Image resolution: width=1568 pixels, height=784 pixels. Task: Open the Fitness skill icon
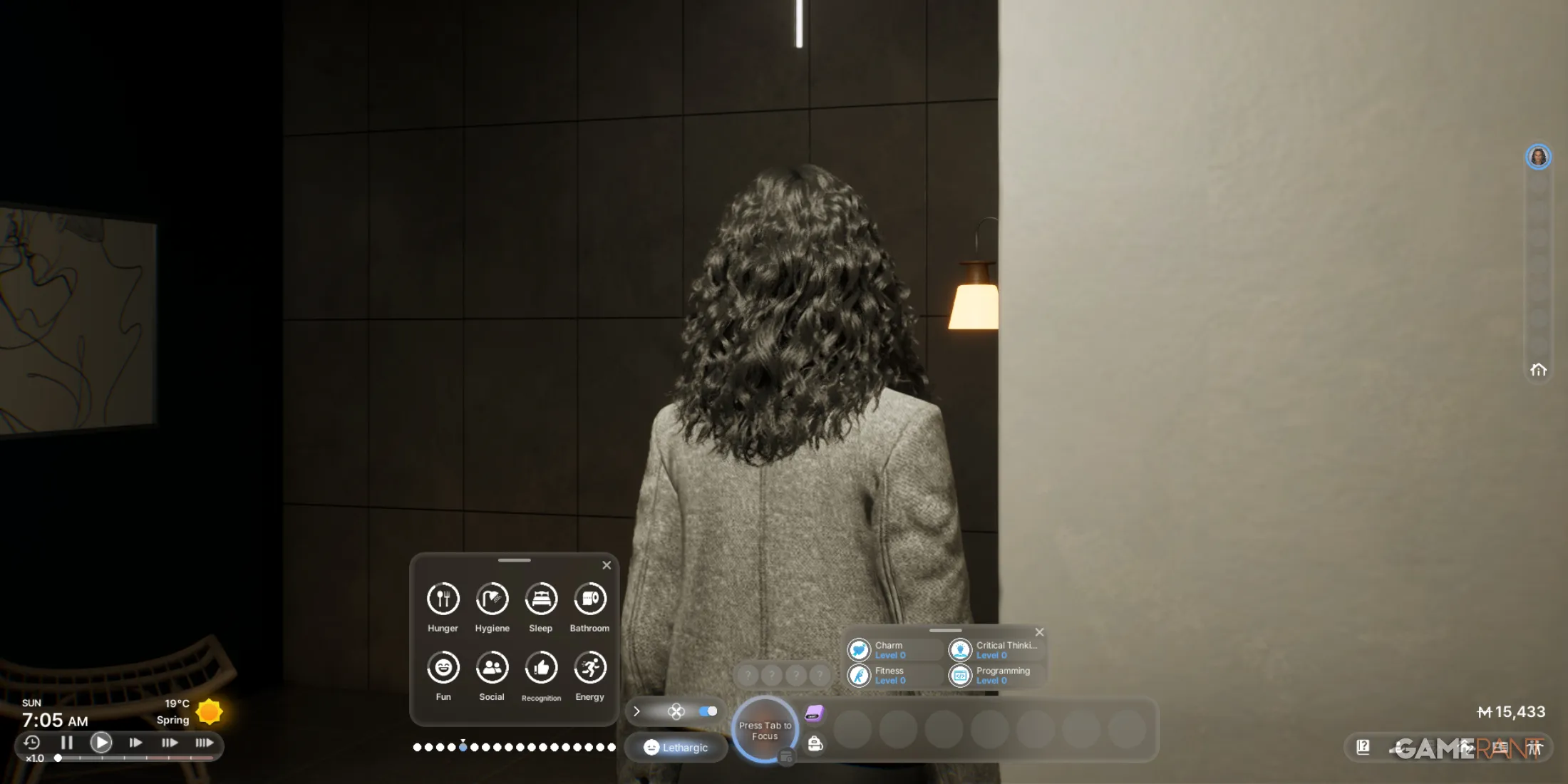click(x=861, y=675)
